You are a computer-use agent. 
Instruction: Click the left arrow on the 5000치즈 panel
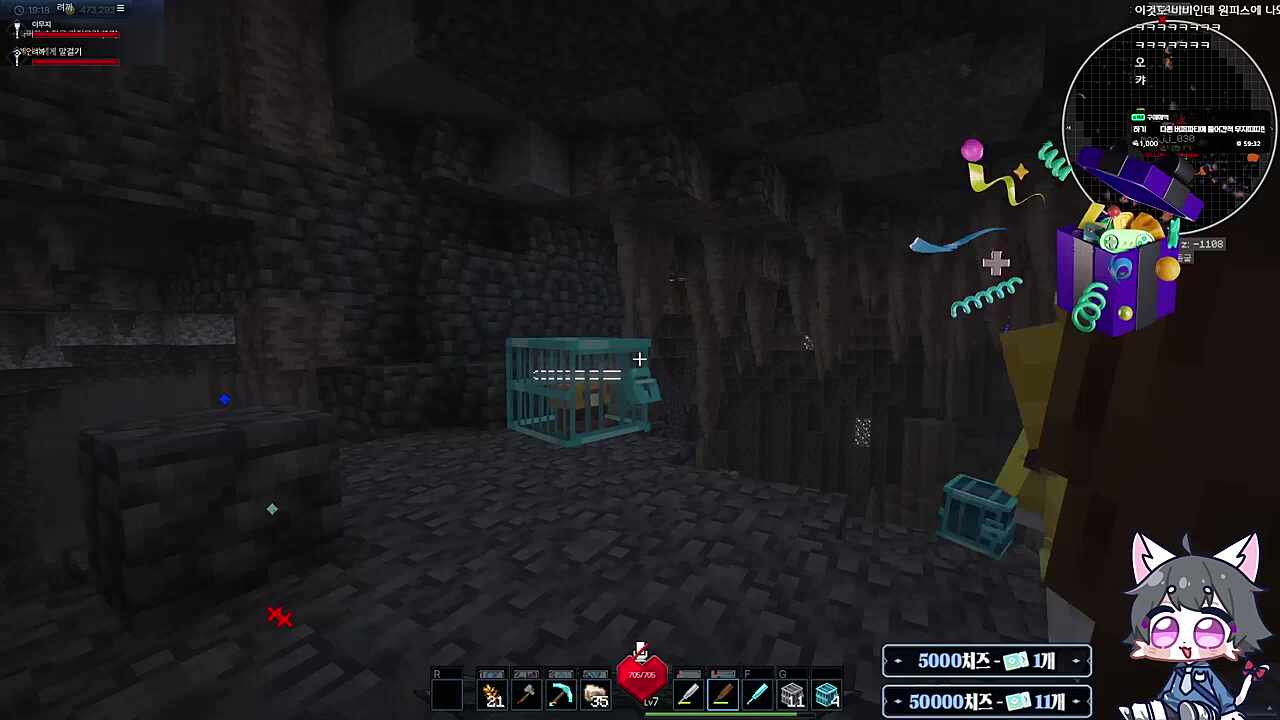pos(897,661)
